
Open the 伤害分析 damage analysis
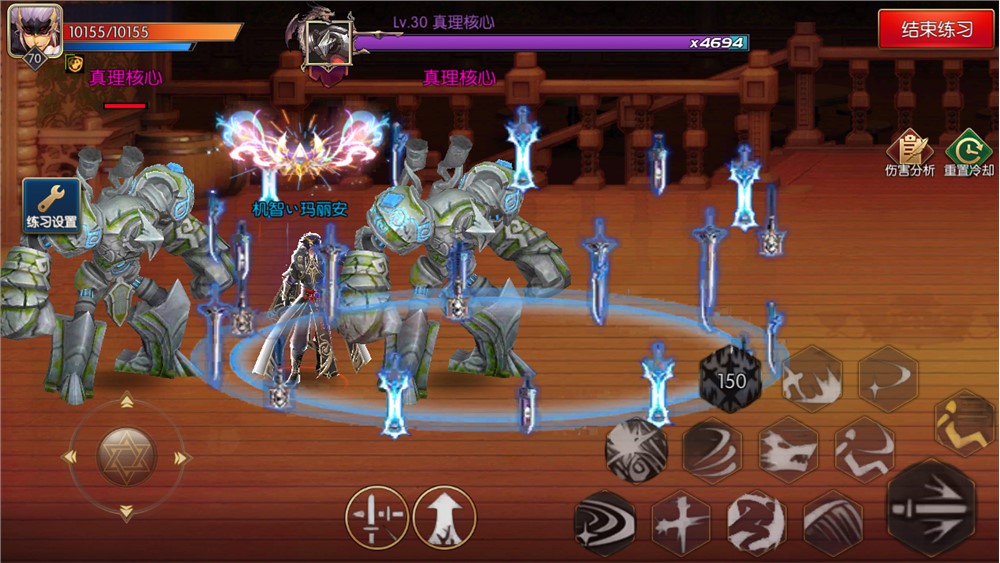pos(910,155)
